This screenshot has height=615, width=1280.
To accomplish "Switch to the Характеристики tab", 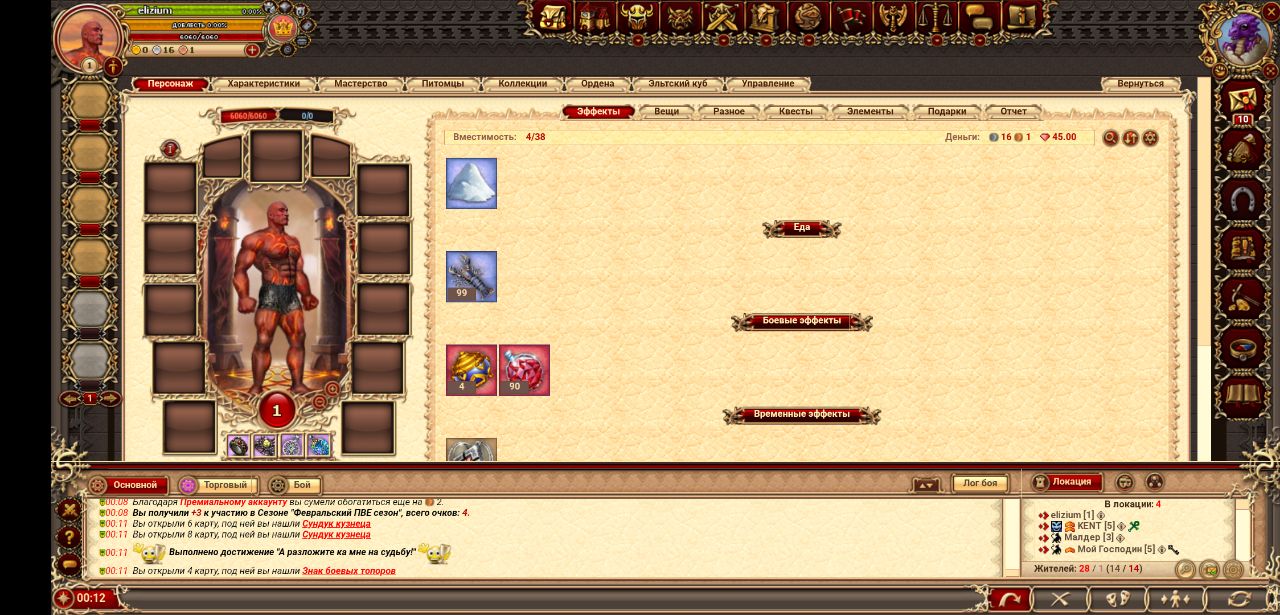I will point(270,84).
